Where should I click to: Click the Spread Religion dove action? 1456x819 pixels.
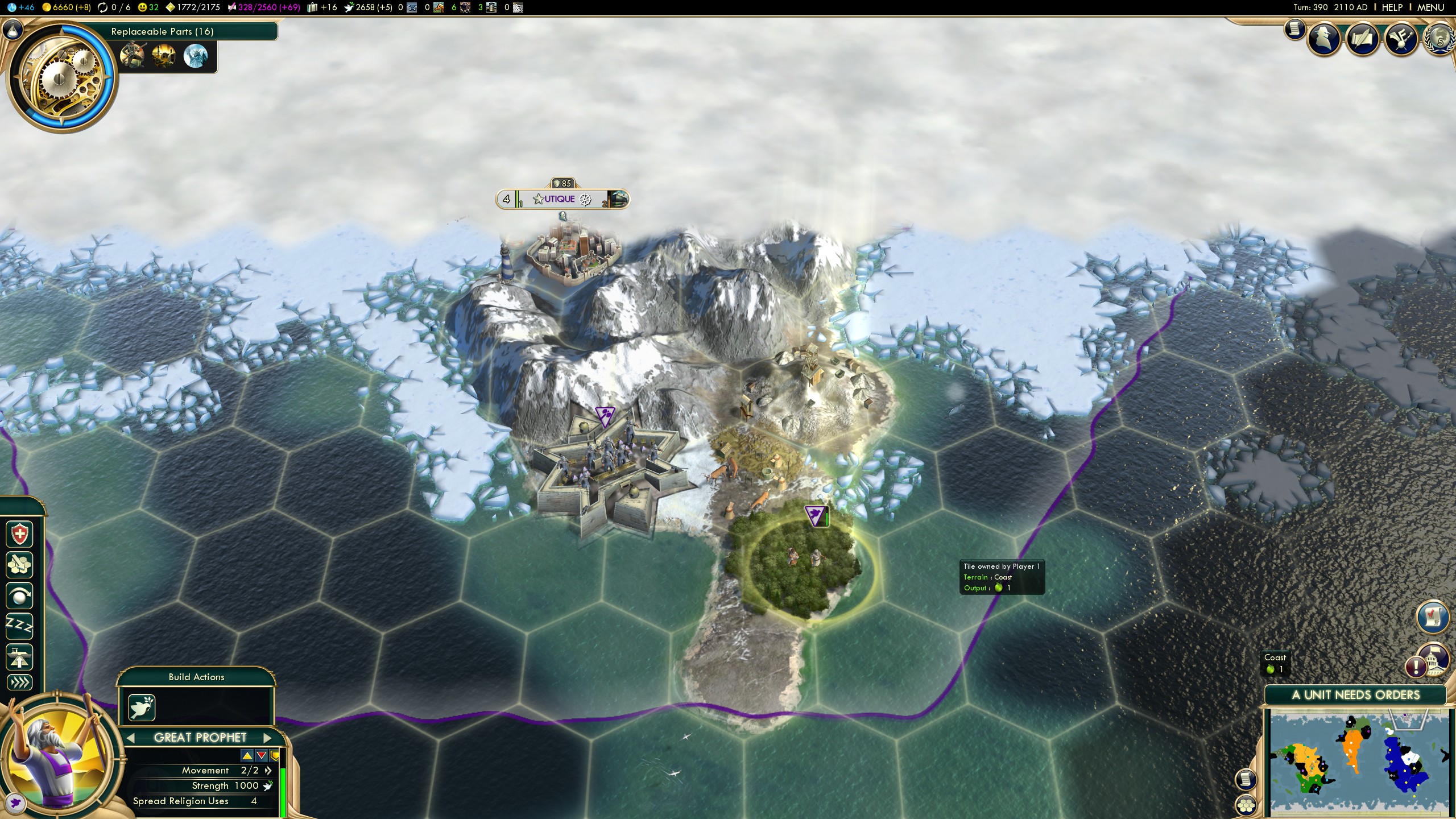tap(142, 707)
